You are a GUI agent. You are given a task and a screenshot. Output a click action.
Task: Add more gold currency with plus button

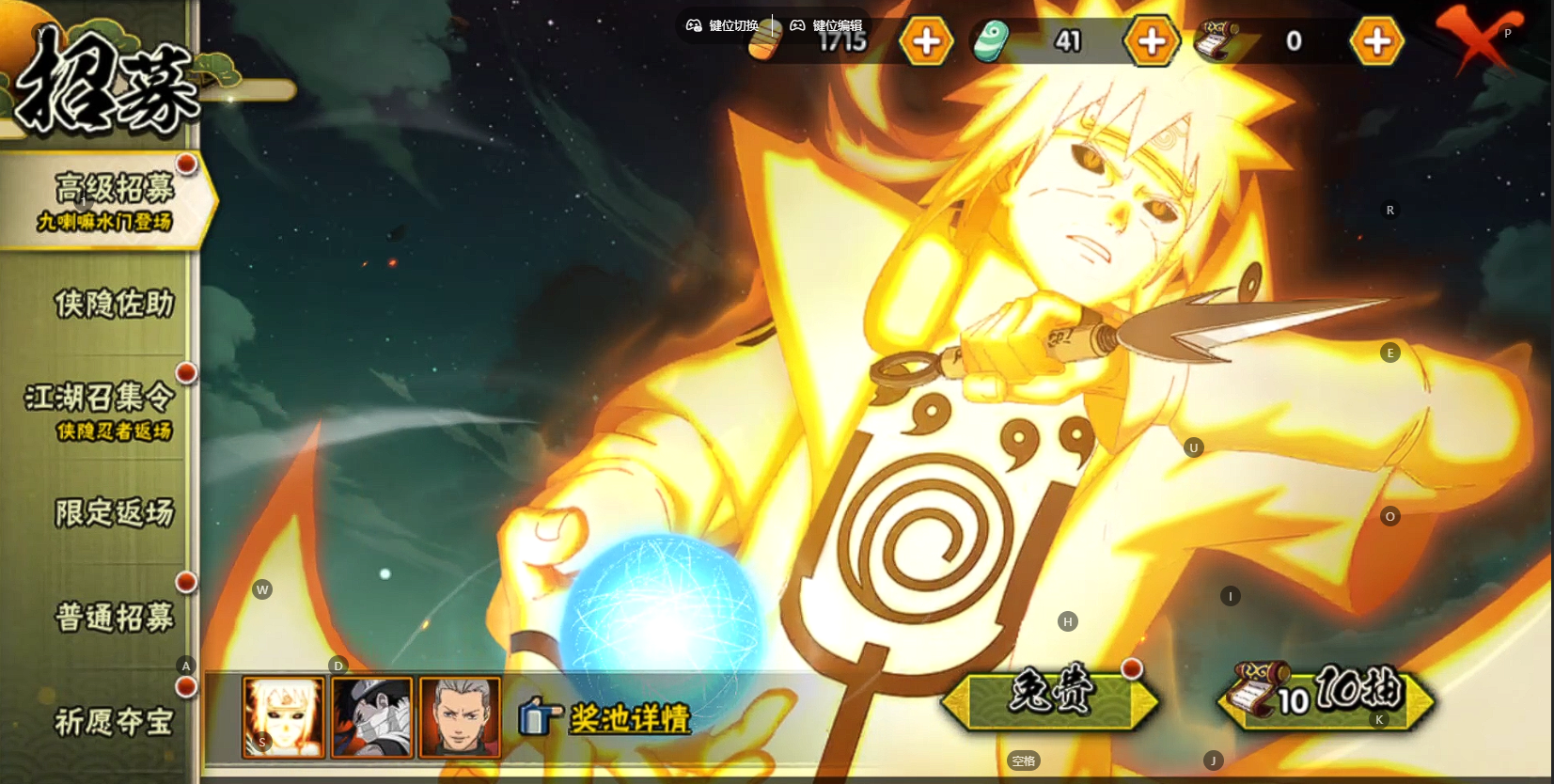click(x=926, y=41)
